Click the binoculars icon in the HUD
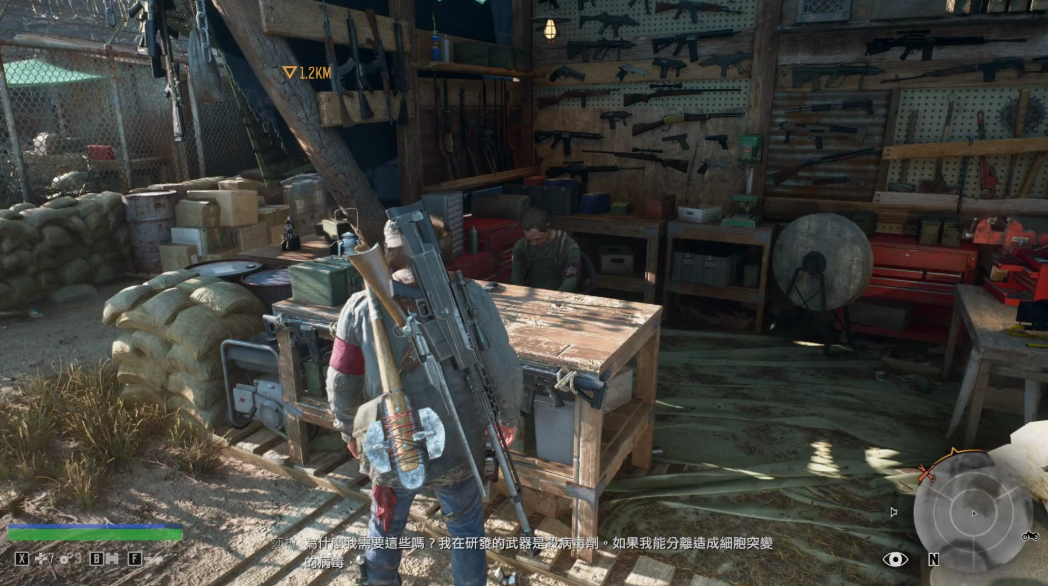Viewport: 1048px width, 586px height. pyautogui.click(x=113, y=558)
